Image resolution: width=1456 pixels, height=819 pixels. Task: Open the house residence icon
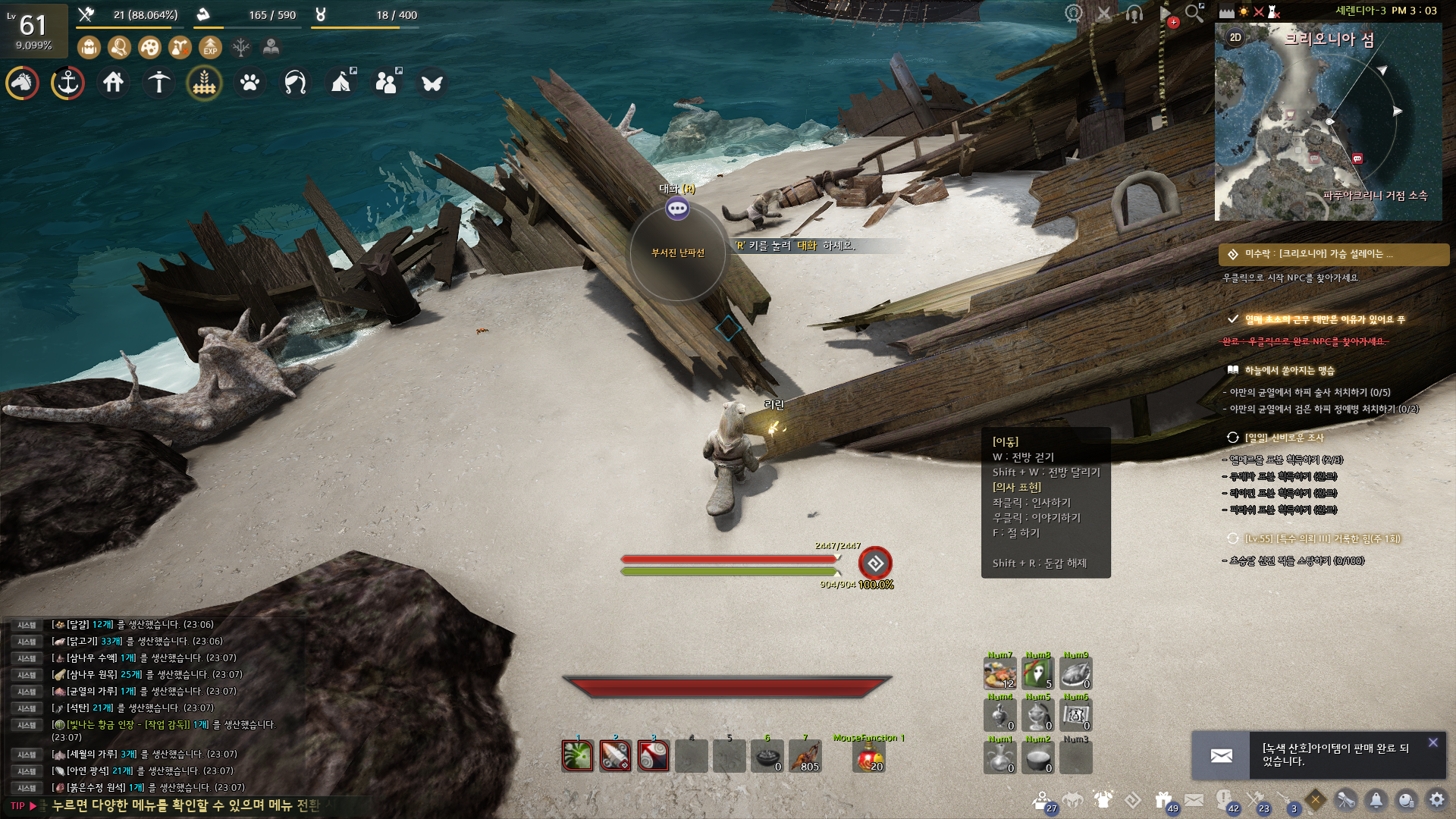click(x=114, y=83)
